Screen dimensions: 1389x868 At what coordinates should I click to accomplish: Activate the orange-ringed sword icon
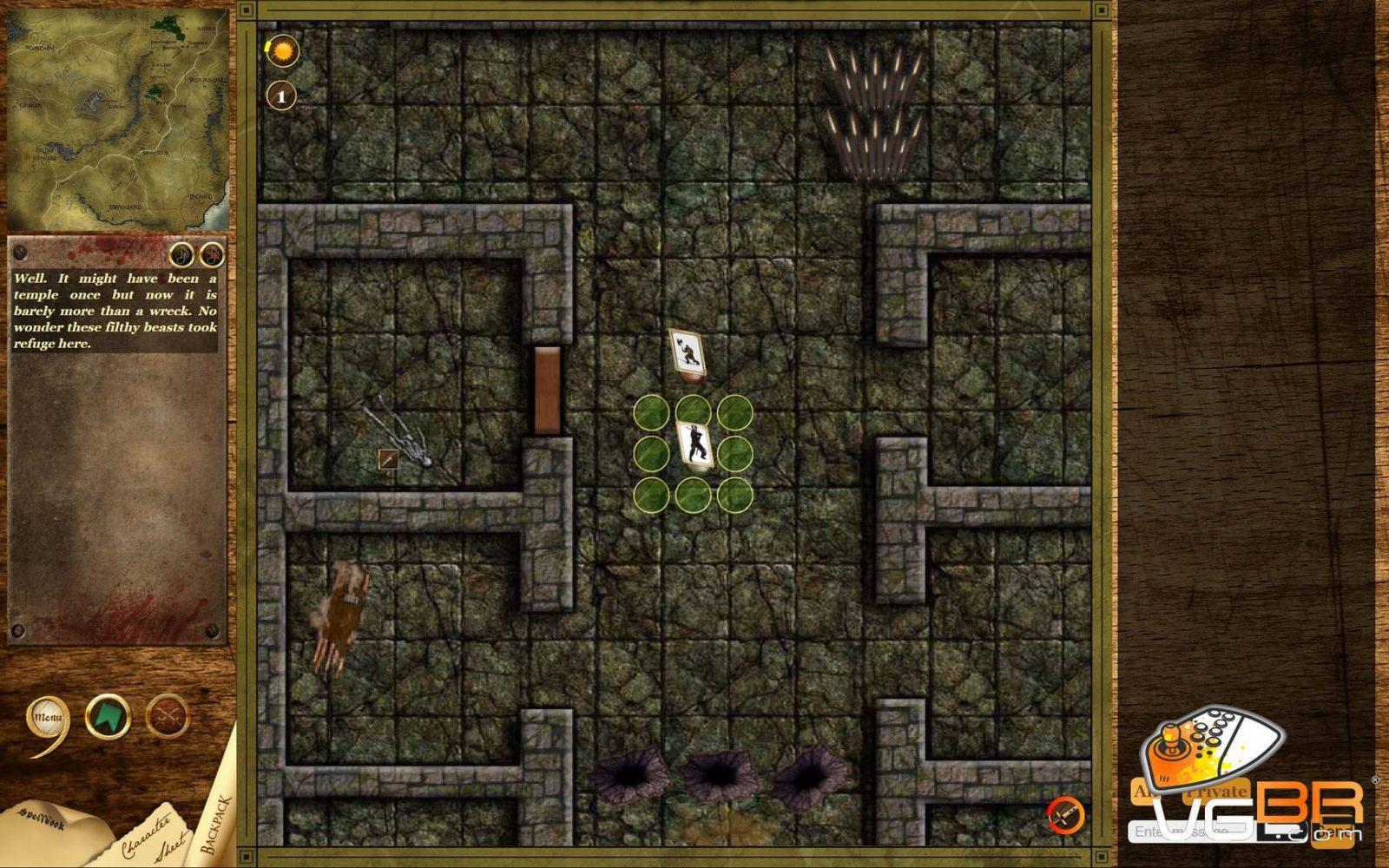click(1065, 815)
